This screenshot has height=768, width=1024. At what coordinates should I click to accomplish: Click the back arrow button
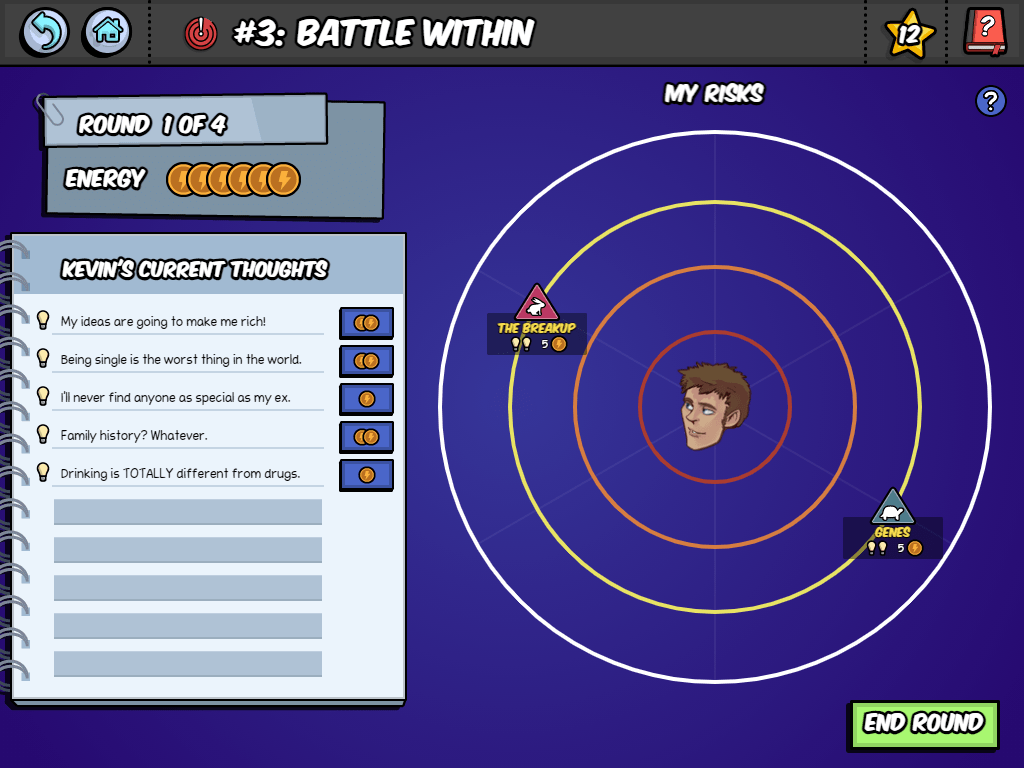45,32
